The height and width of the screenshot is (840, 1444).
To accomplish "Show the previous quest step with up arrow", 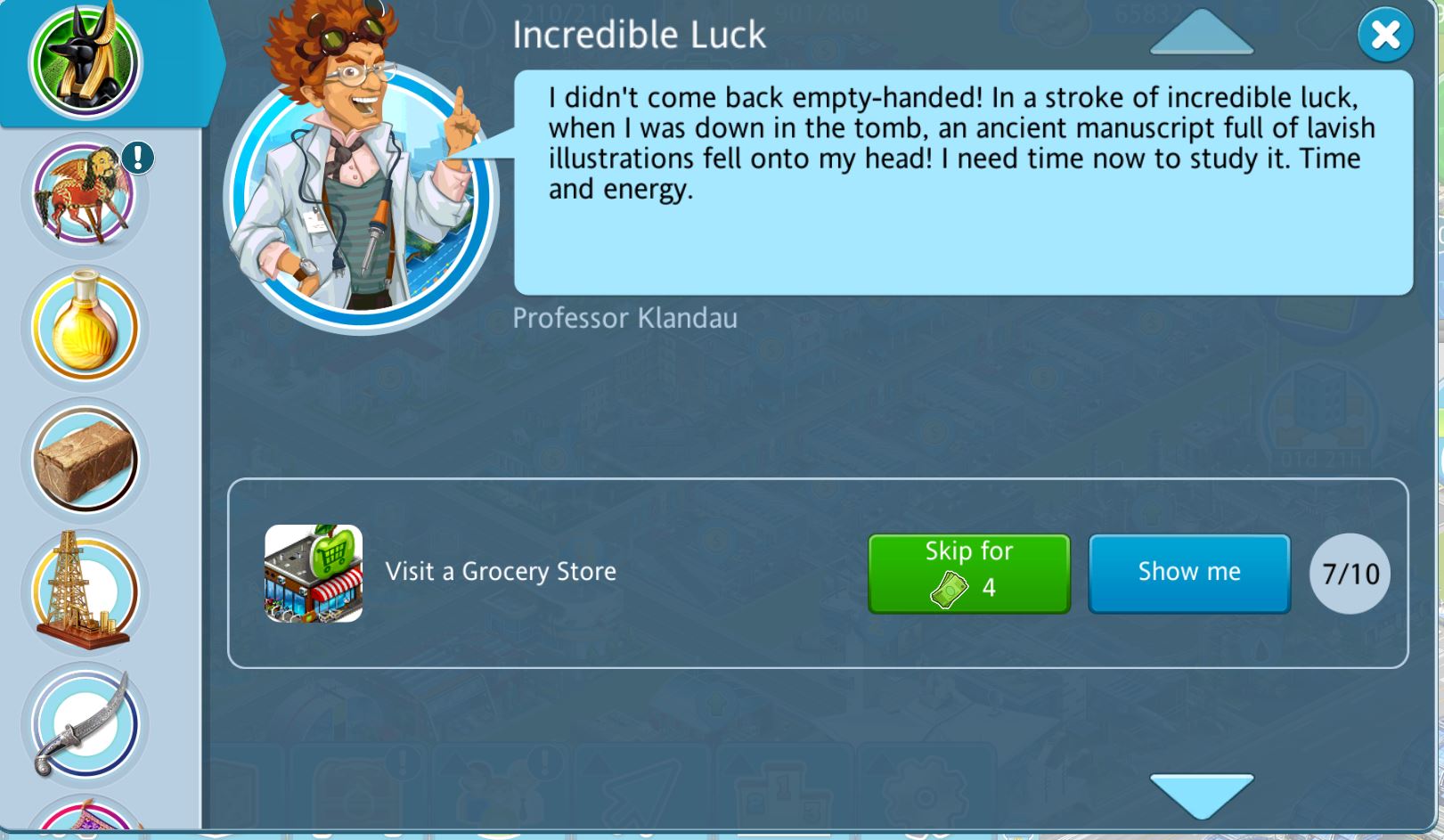I will (x=1202, y=33).
